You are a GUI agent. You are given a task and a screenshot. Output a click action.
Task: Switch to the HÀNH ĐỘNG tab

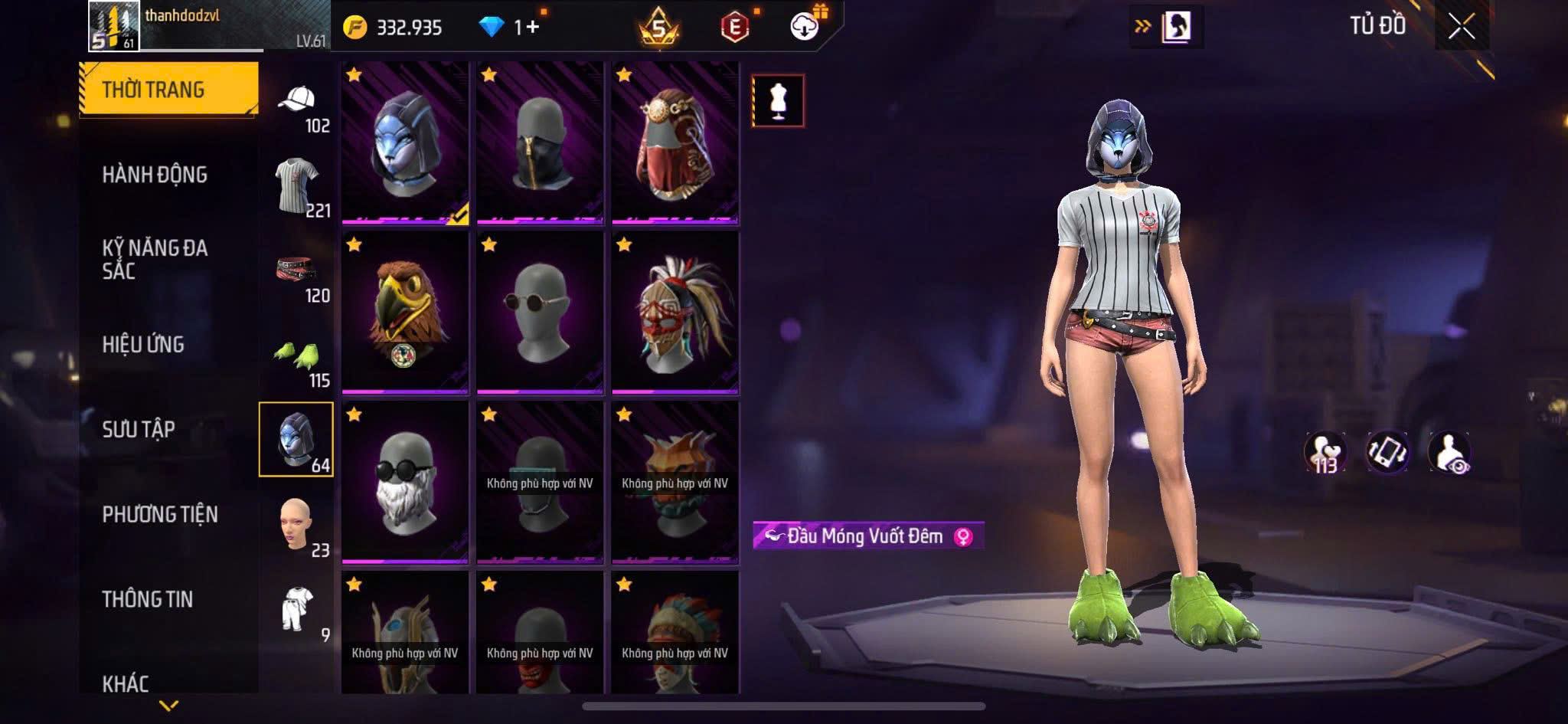155,175
